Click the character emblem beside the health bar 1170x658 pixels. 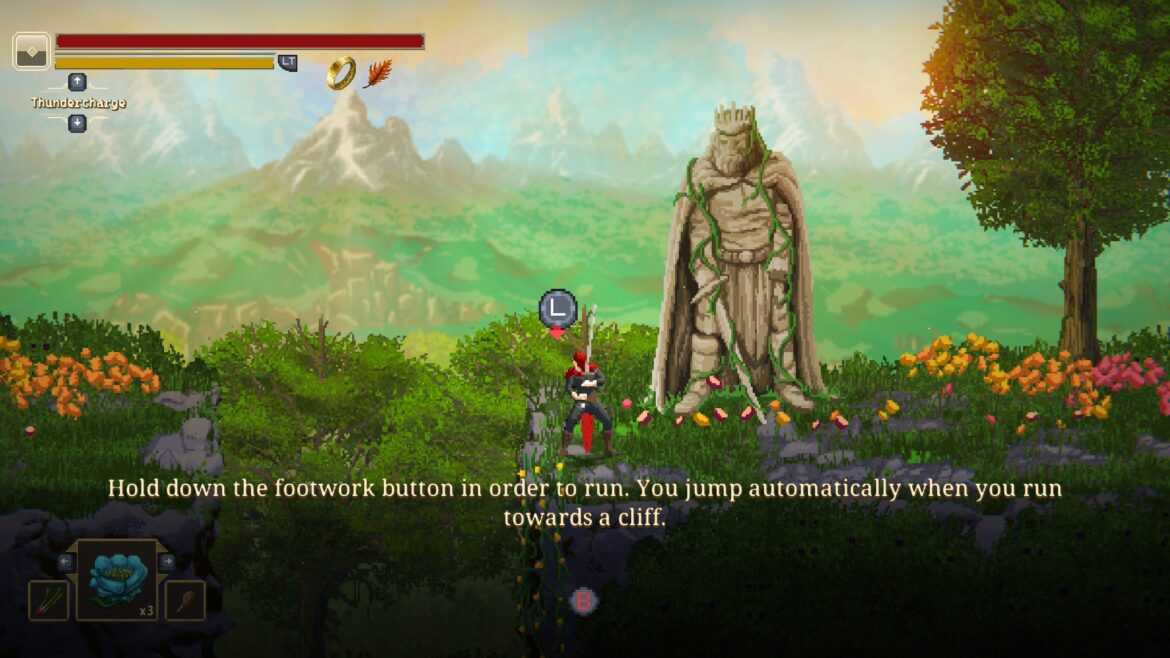pyautogui.click(x=31, y=51)
